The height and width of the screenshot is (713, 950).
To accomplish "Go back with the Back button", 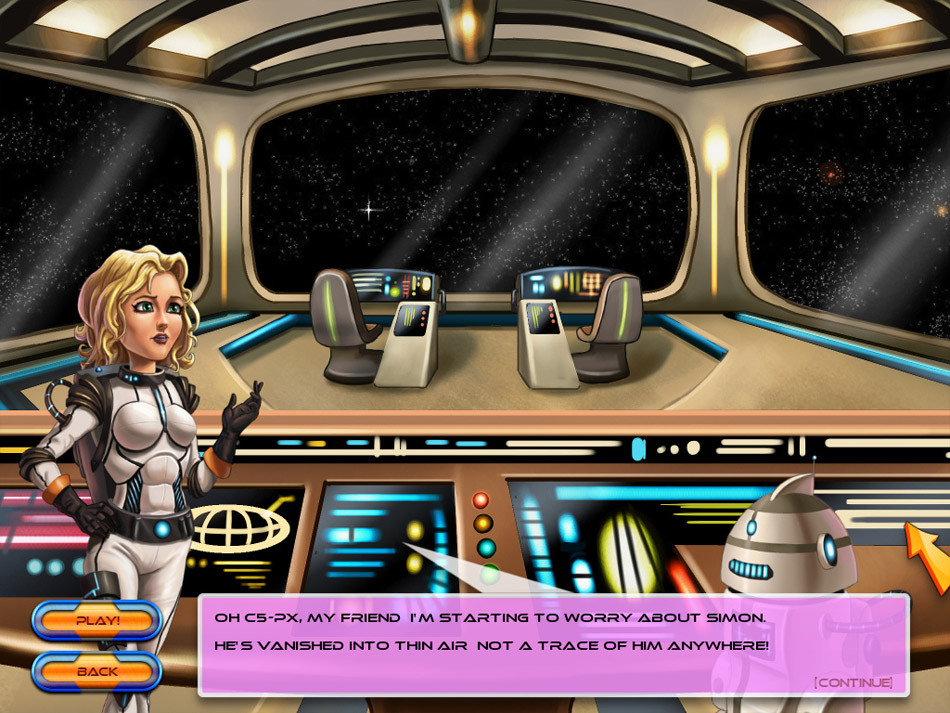I will click(x=97, y=671).
